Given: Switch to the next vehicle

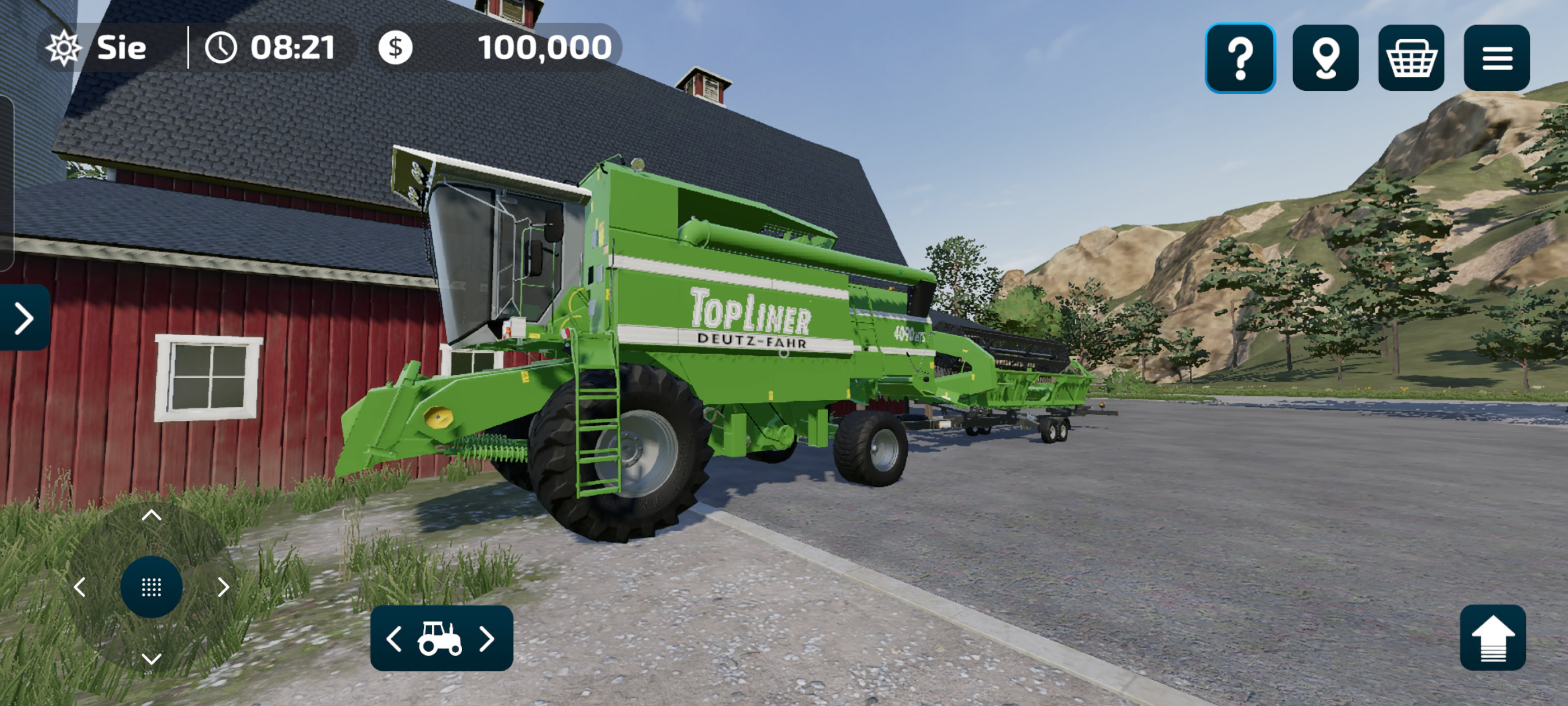Looking at the screenshot, I should click(x=487, y=638).
